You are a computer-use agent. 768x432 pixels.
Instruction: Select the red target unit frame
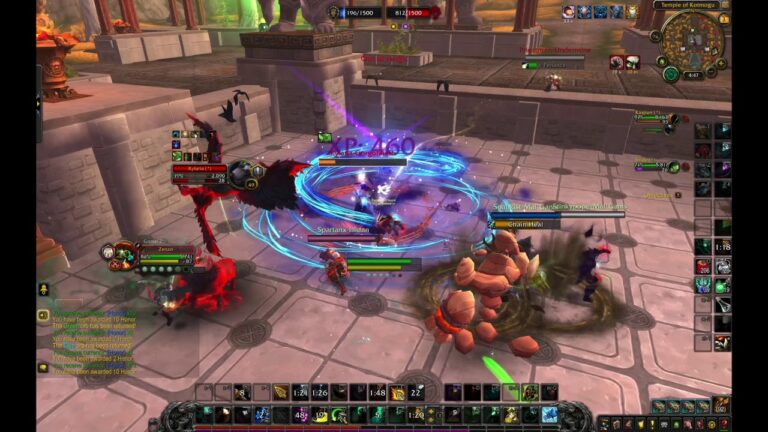202,174
